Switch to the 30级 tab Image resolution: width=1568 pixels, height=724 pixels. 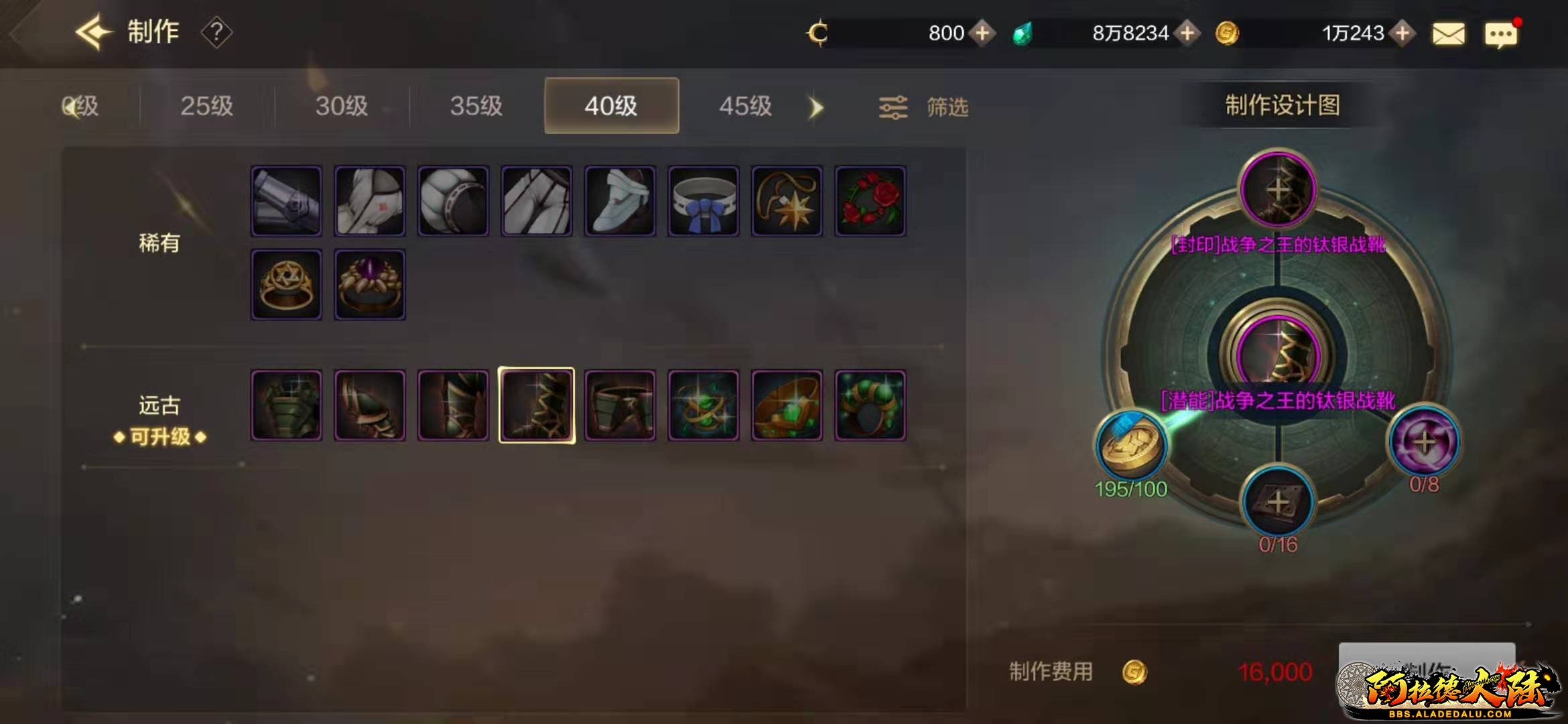click(x=342, y=106)
